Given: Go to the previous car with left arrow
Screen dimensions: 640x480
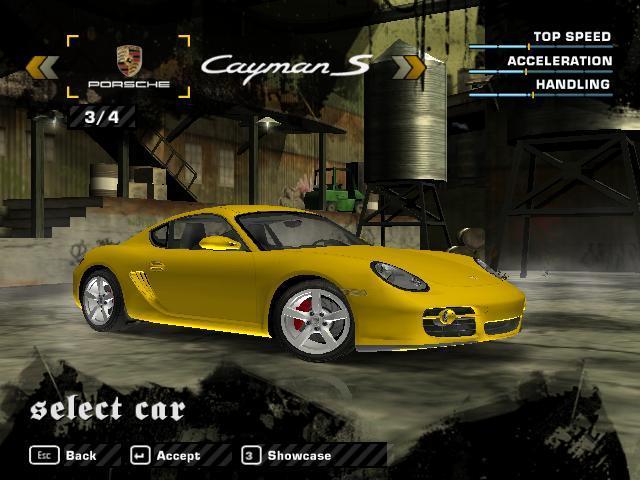Looking at the screenshot, I should (x=41, y=67).
